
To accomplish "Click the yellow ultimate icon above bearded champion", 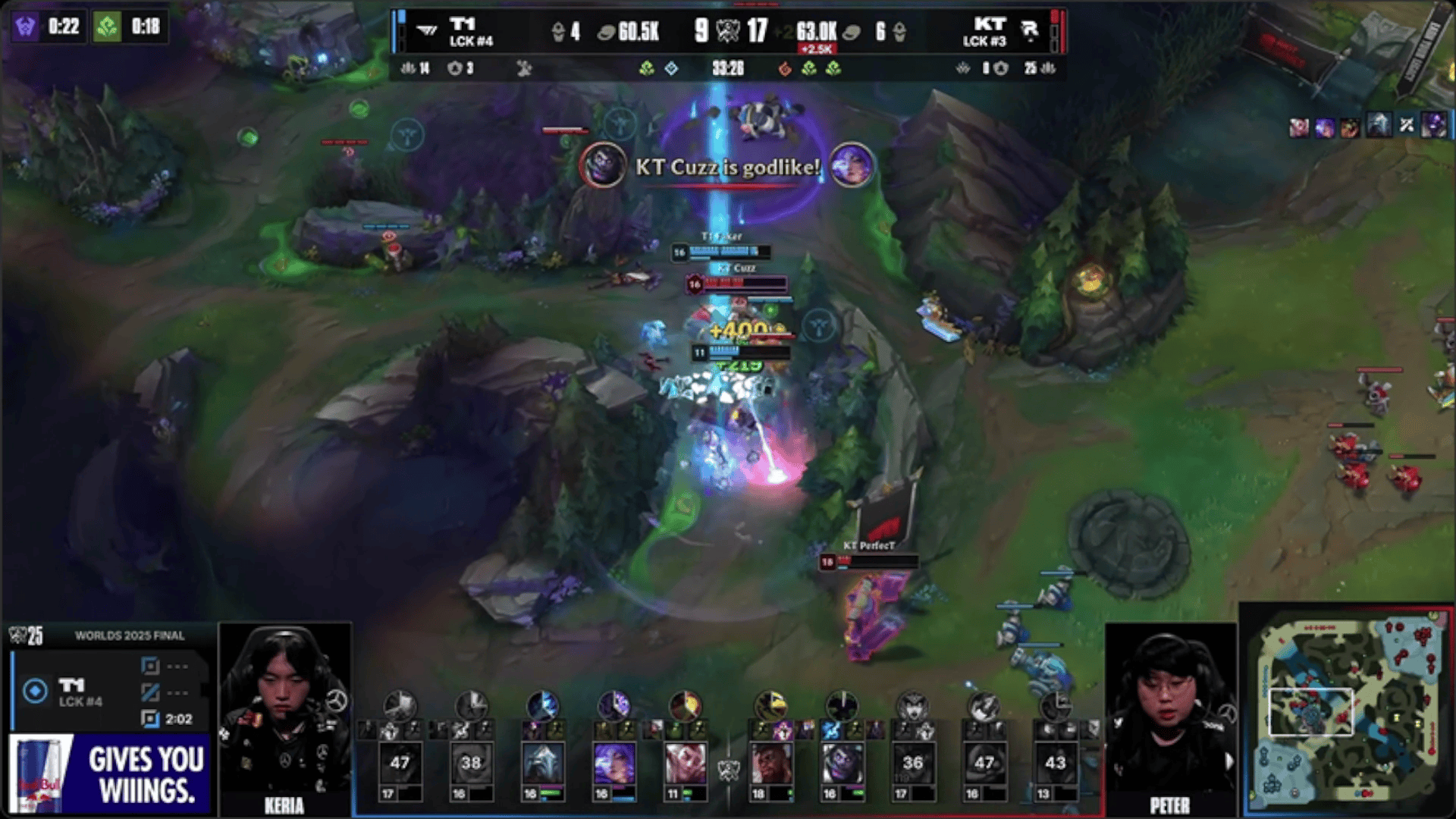I will click(x=770, y=705).
